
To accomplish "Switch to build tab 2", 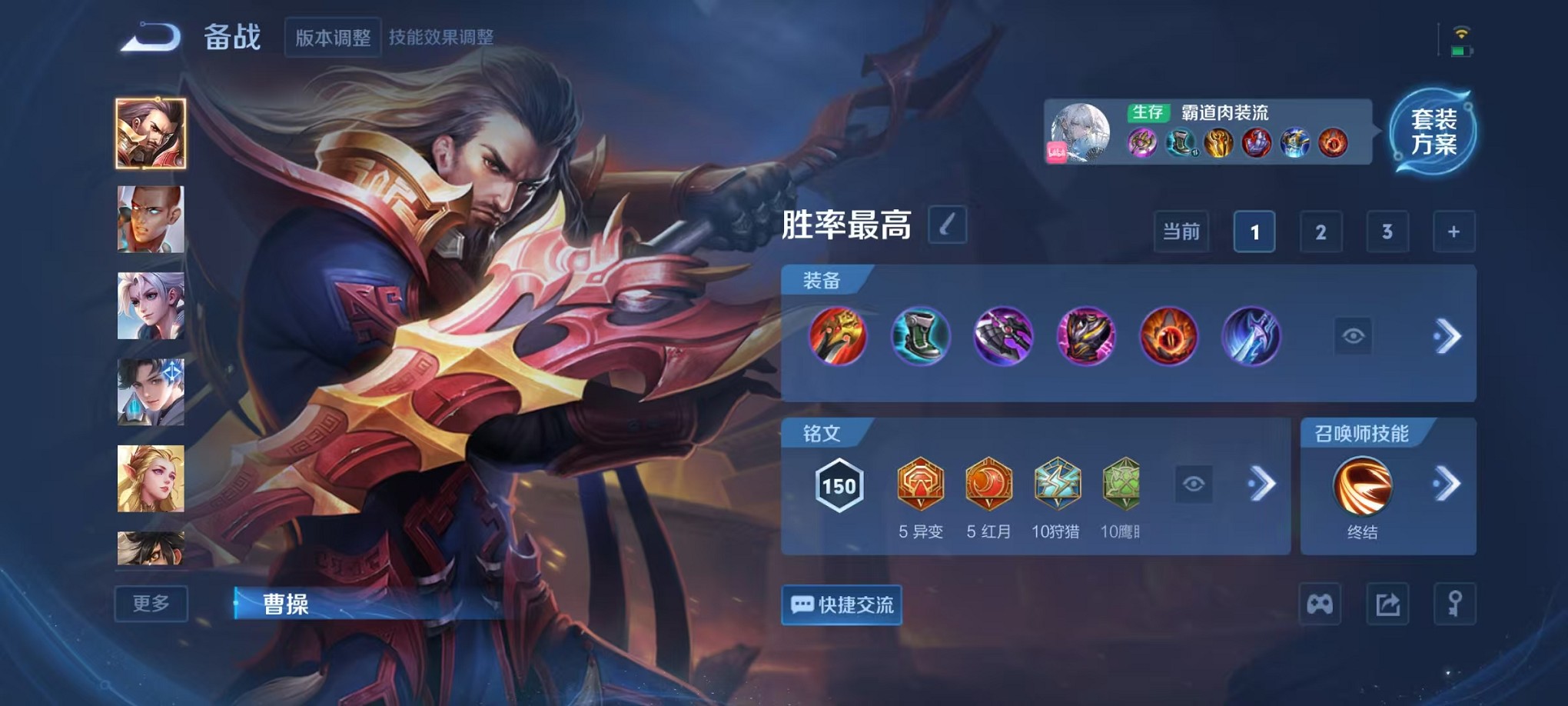I will coord(1320,231).
